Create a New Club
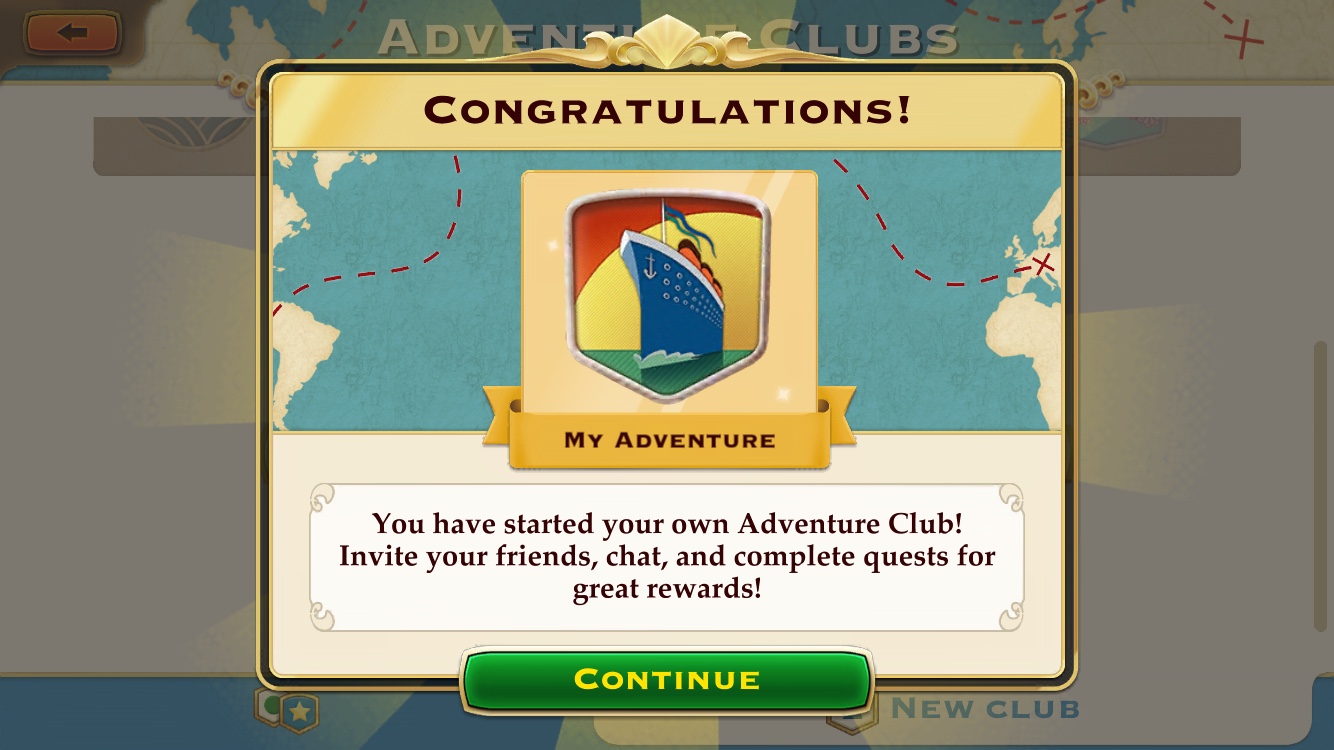 tap(984, 710)
